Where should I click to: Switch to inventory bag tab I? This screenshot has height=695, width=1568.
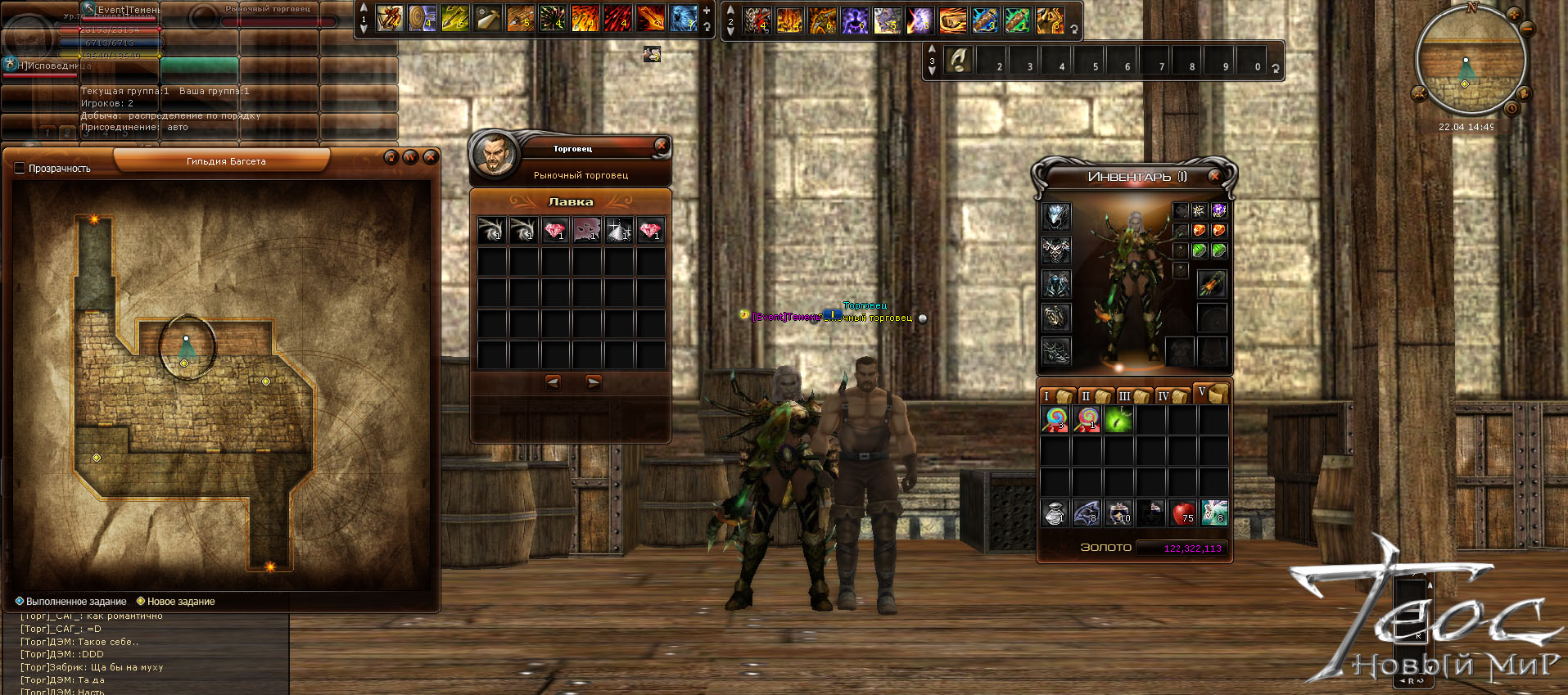[1055, 396]
